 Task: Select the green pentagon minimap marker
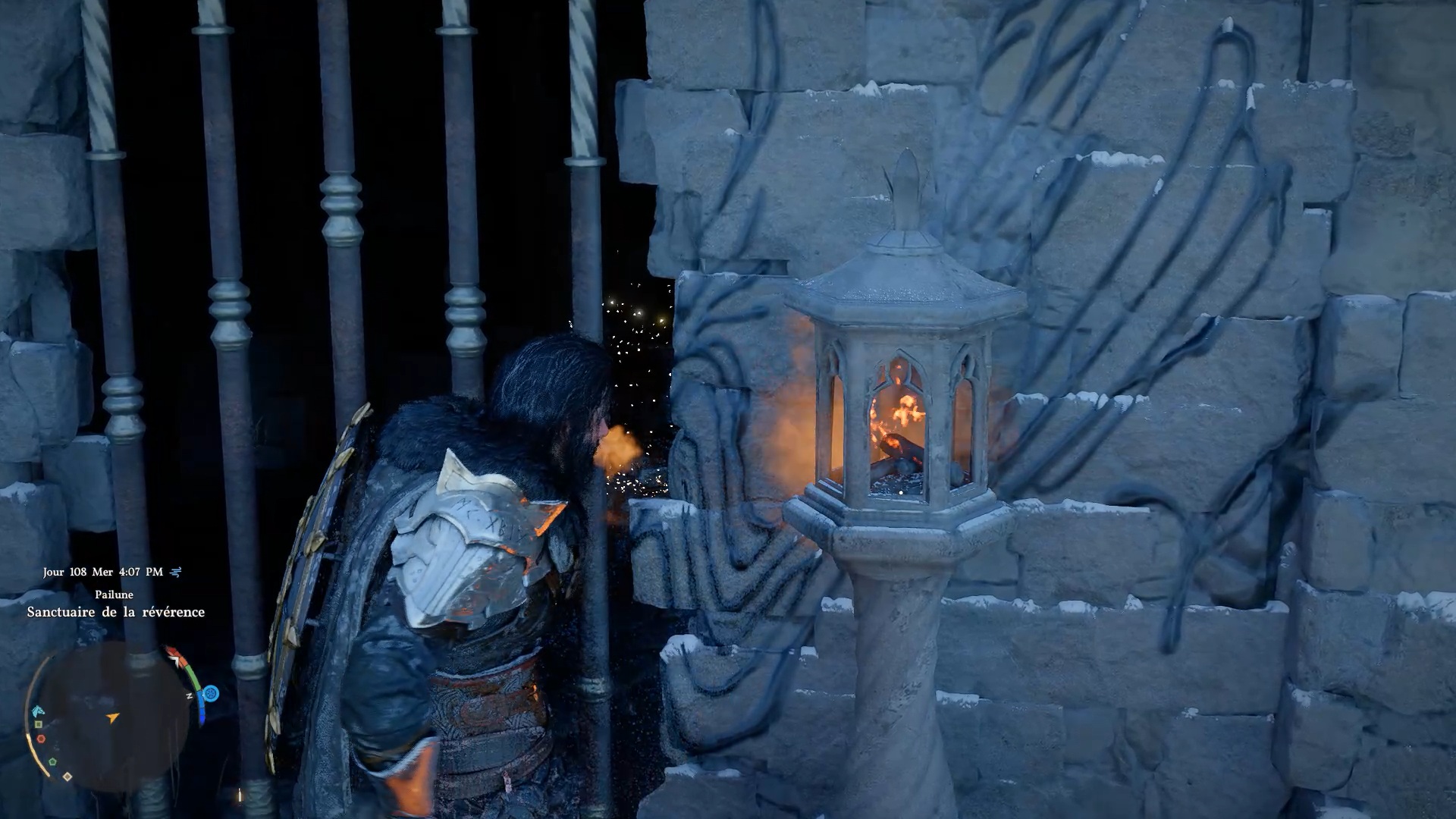click(x=52, y=761)
